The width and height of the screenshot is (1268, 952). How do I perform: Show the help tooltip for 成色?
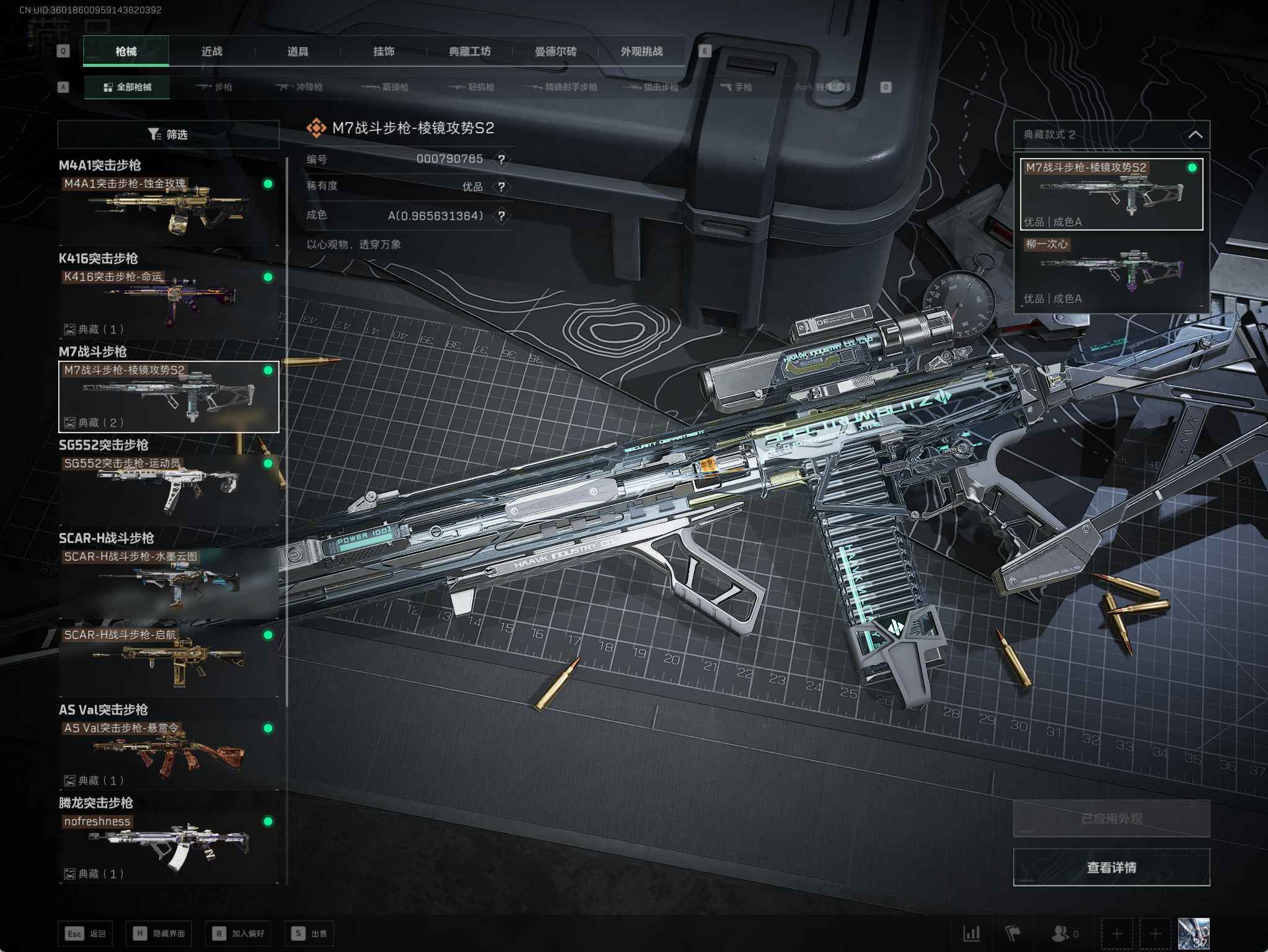[x=501, y=216]
